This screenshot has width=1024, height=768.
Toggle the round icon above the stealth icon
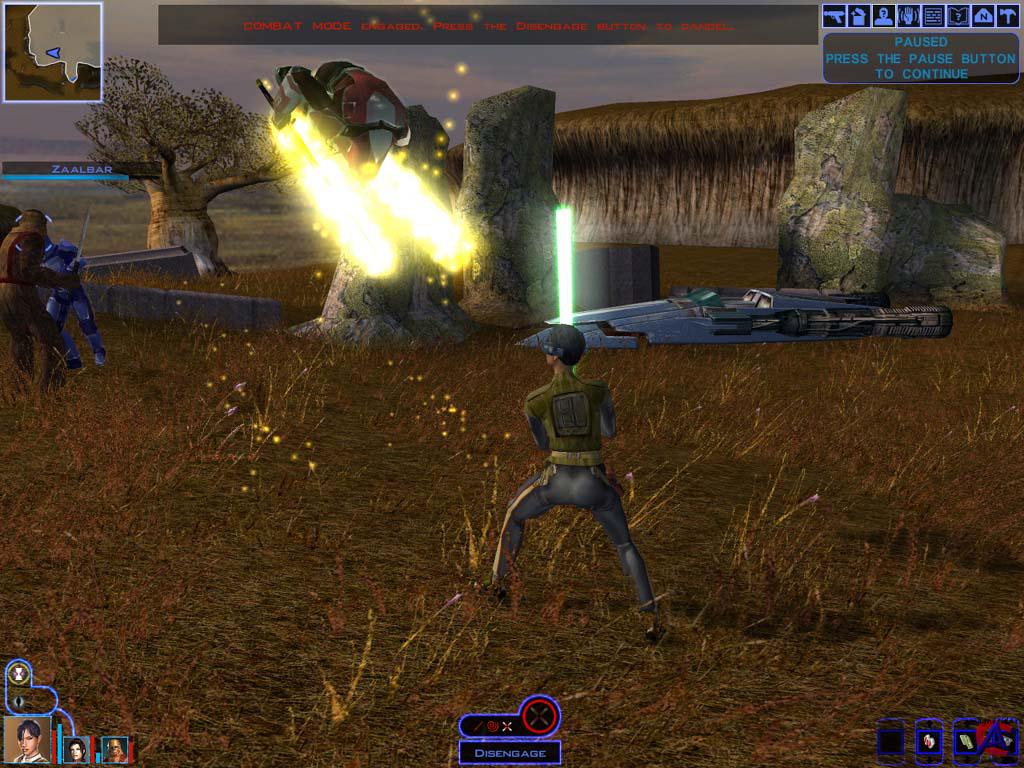[x=17, y=673]
